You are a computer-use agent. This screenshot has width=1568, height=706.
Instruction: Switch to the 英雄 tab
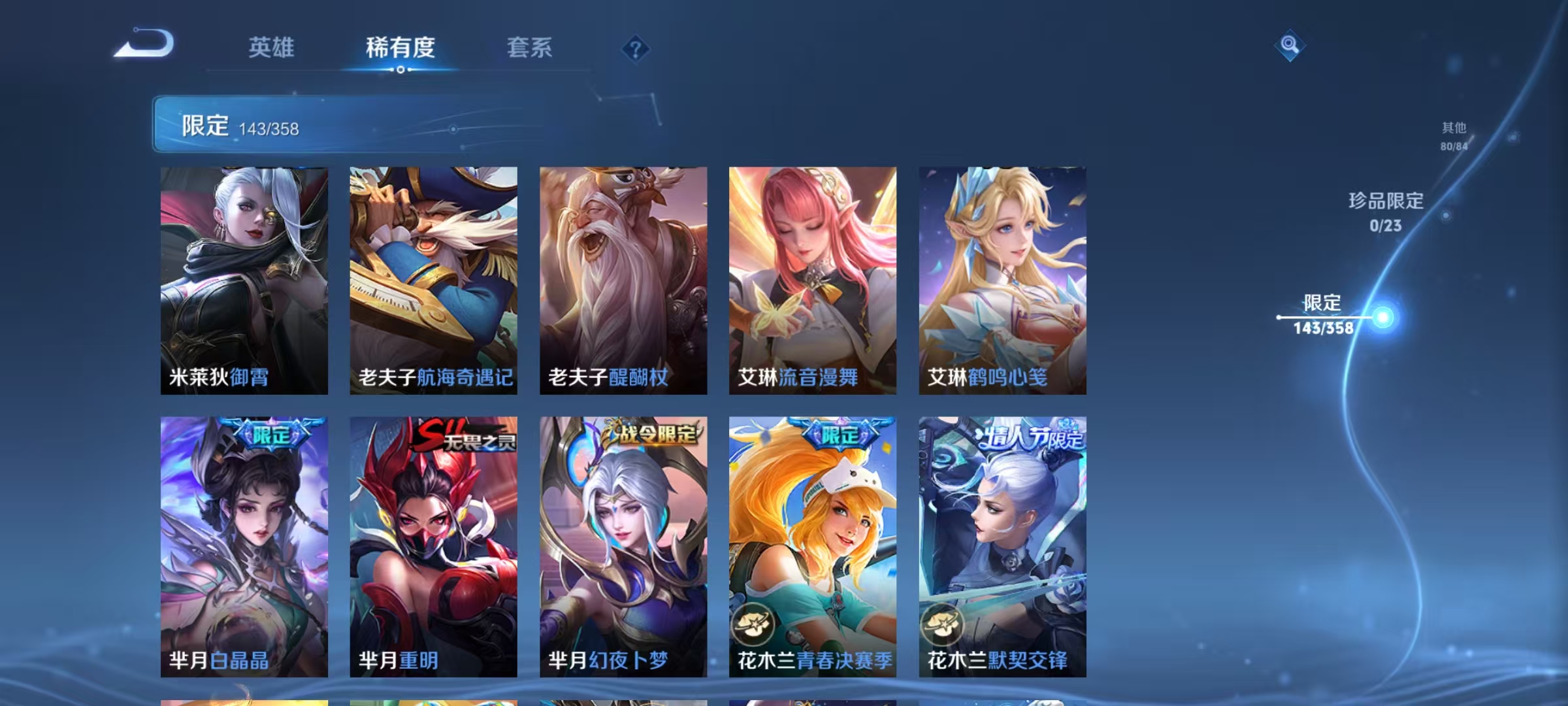pyautogui.click(x=272, y=47)
